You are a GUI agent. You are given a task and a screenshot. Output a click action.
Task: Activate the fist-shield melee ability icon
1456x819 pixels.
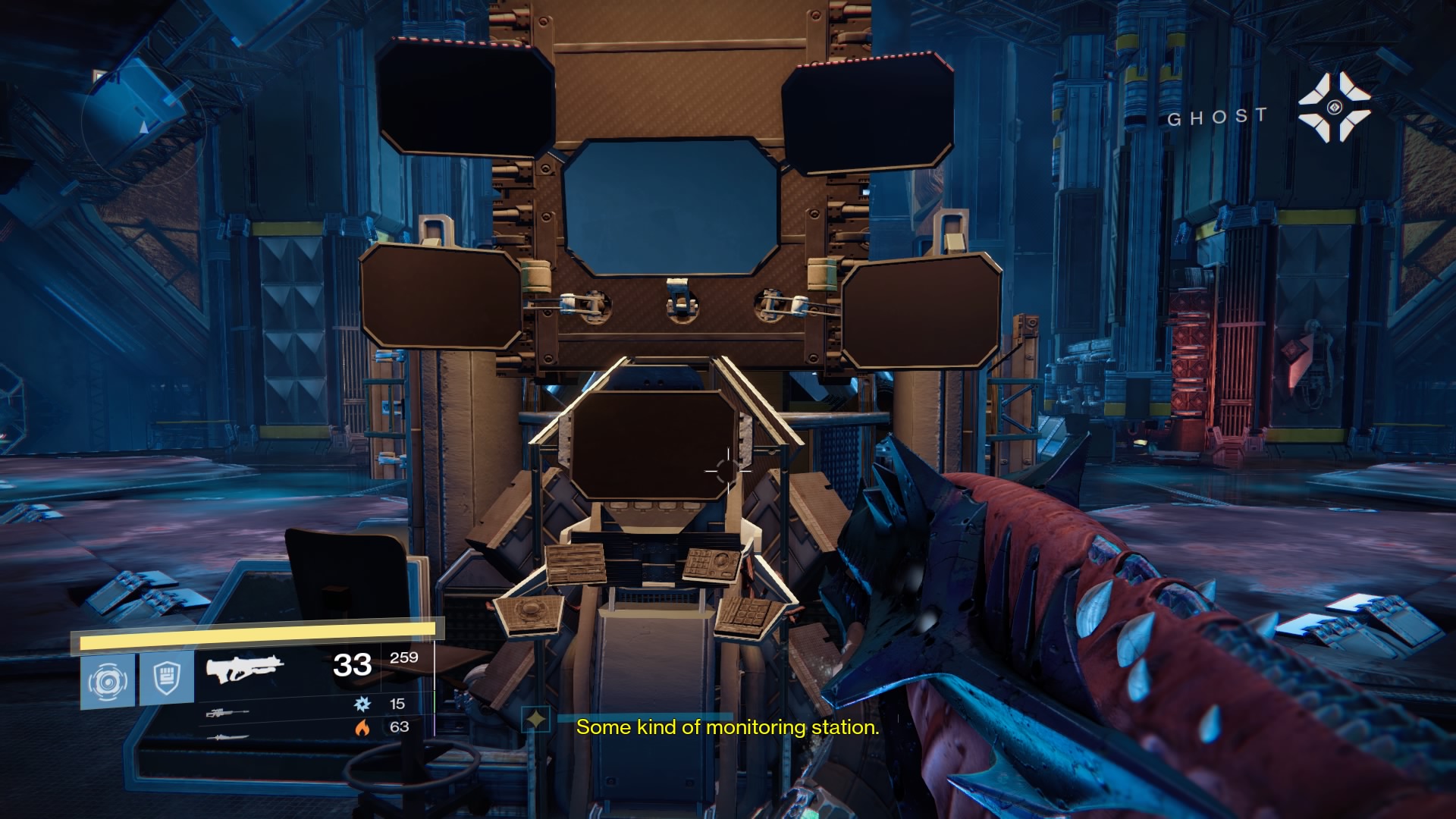[x=166, y=679]
